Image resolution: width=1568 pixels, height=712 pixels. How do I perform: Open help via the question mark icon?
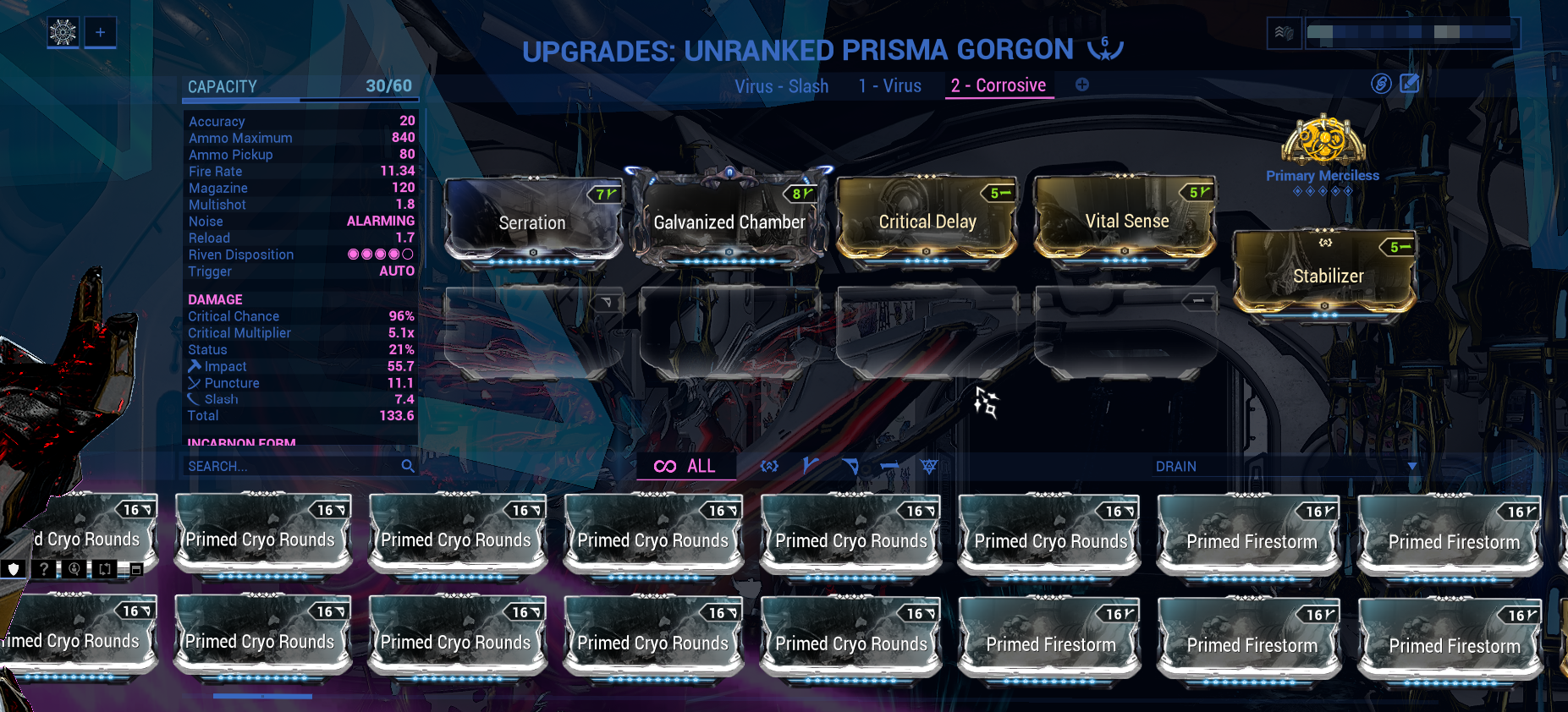43,569
